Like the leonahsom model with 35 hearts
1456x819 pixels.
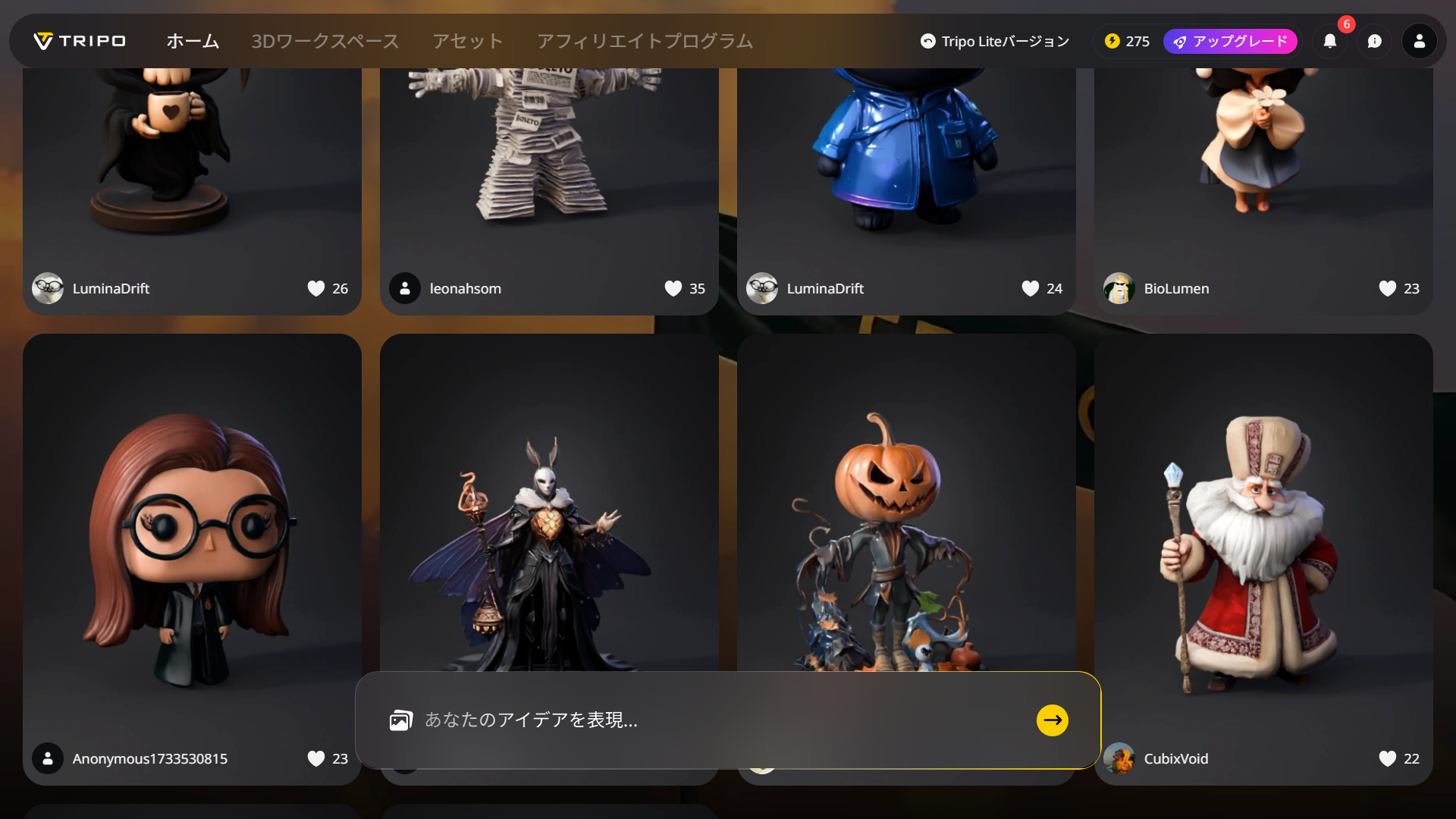click(x=673, y=288)
